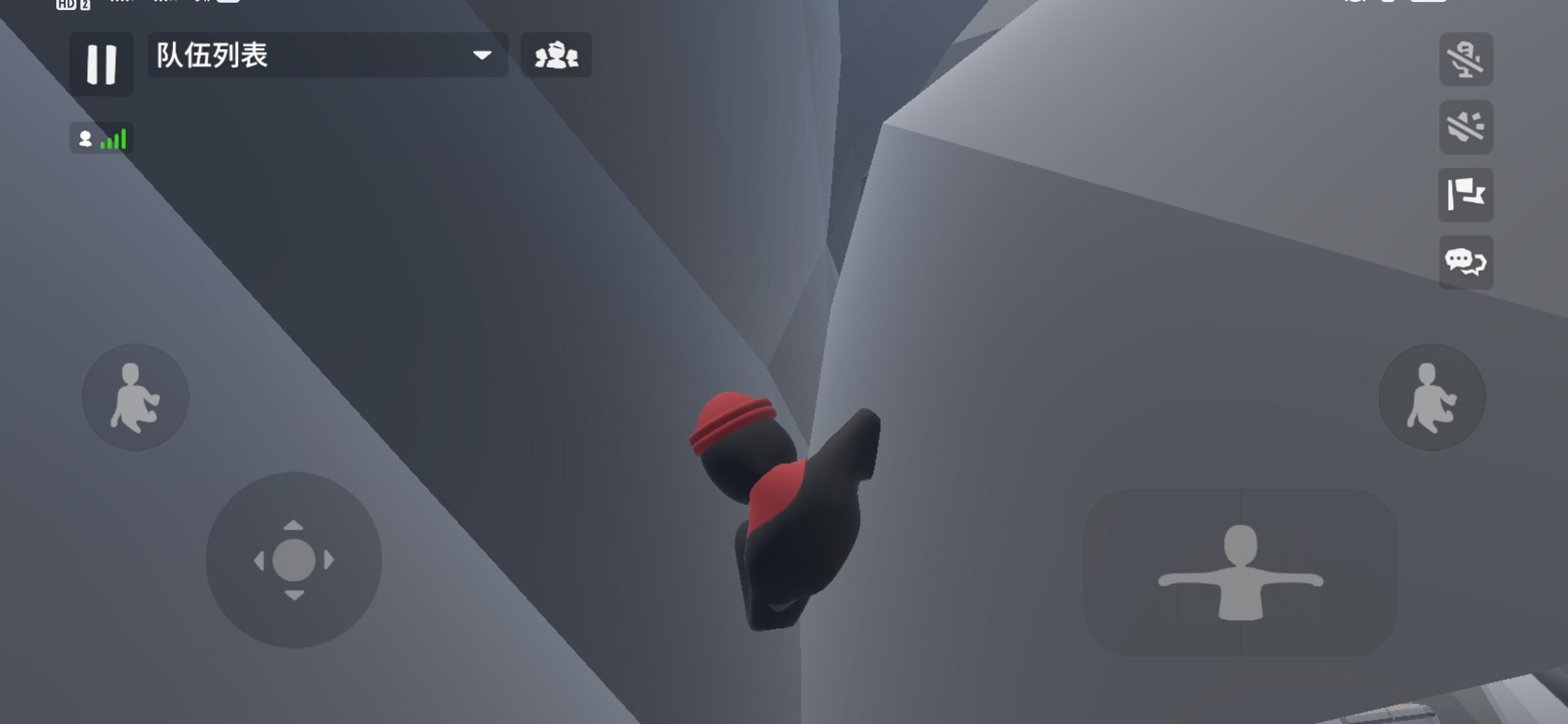1568x724 pixels.
Task: Tap the right arrow on the camera pad
Action: 327,560
